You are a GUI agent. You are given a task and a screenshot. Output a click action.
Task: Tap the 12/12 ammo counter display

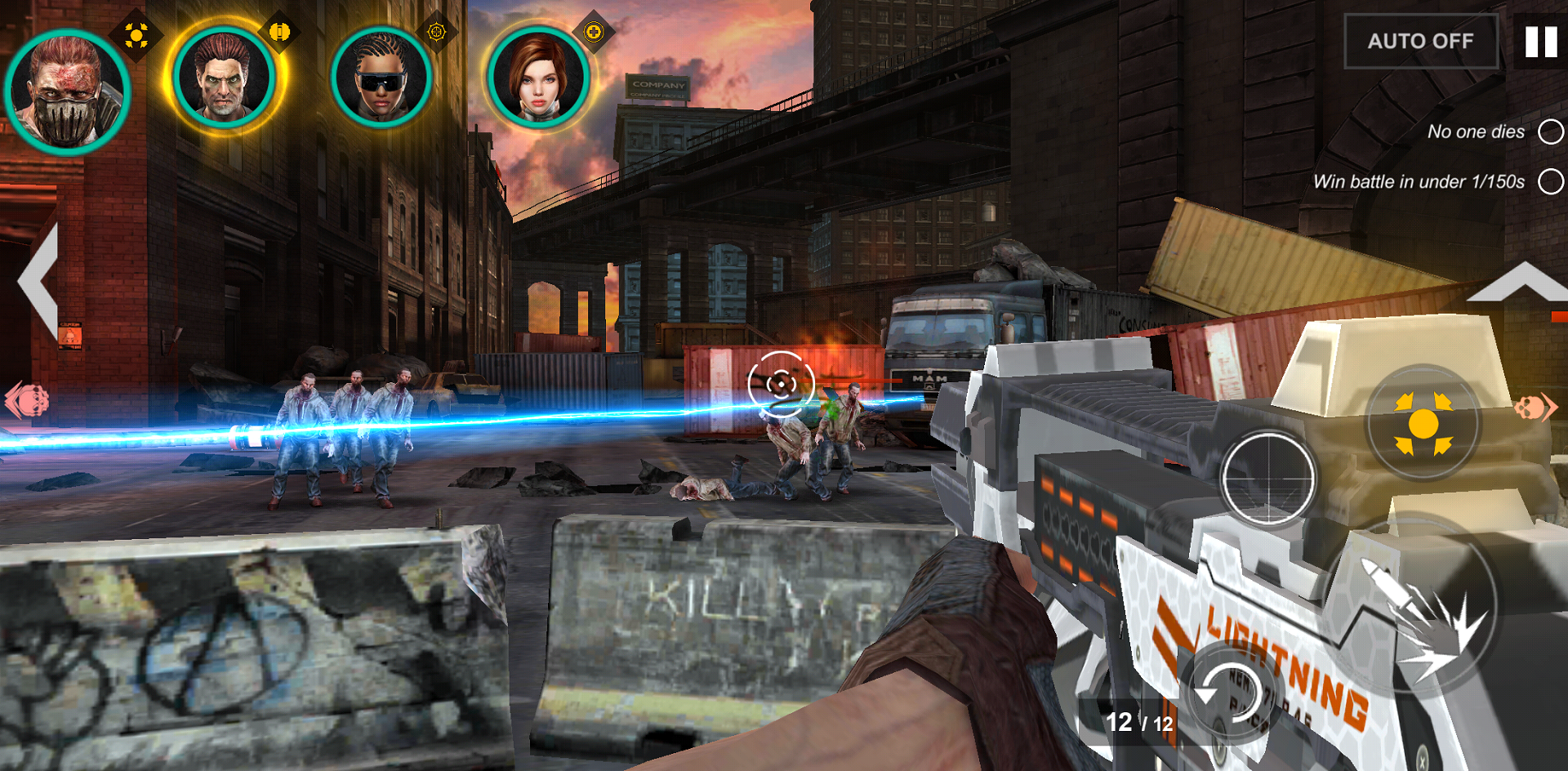[1138, 721]
